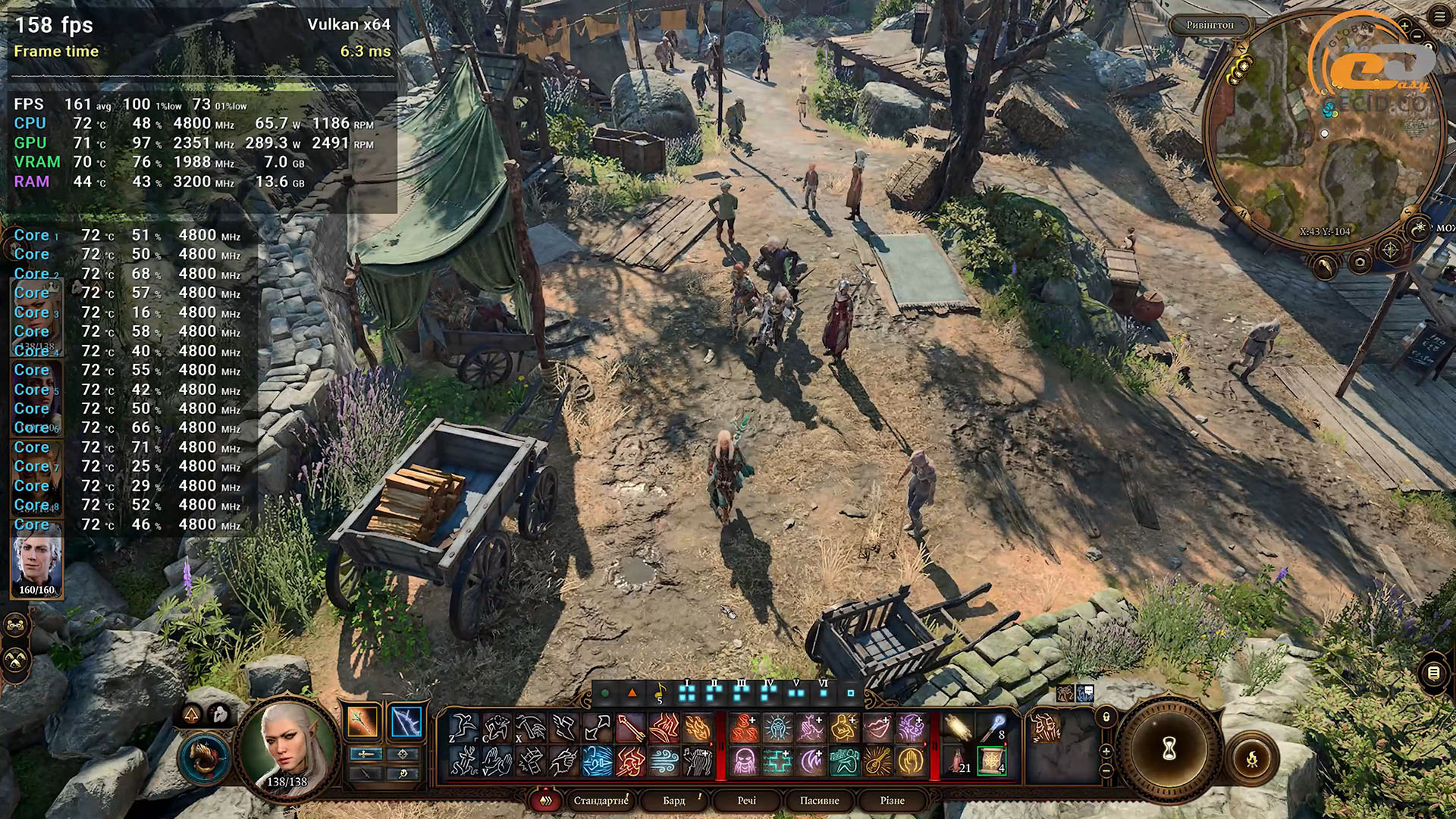Select the melee staff weapon slot
This screenshot has height=819, width=1456.
[x=363, y=721]
